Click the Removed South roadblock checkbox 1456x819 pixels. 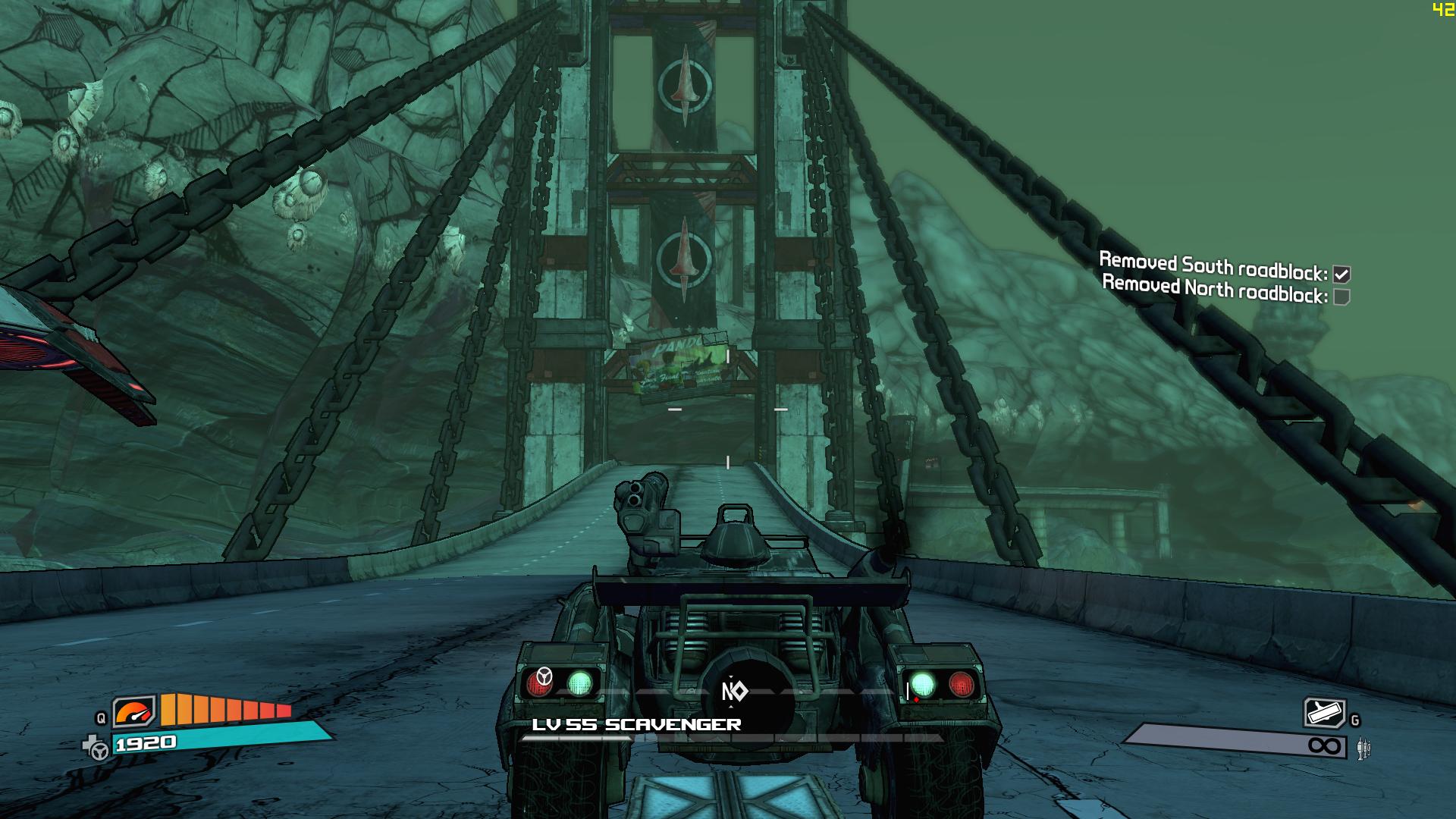(1341, 275)
